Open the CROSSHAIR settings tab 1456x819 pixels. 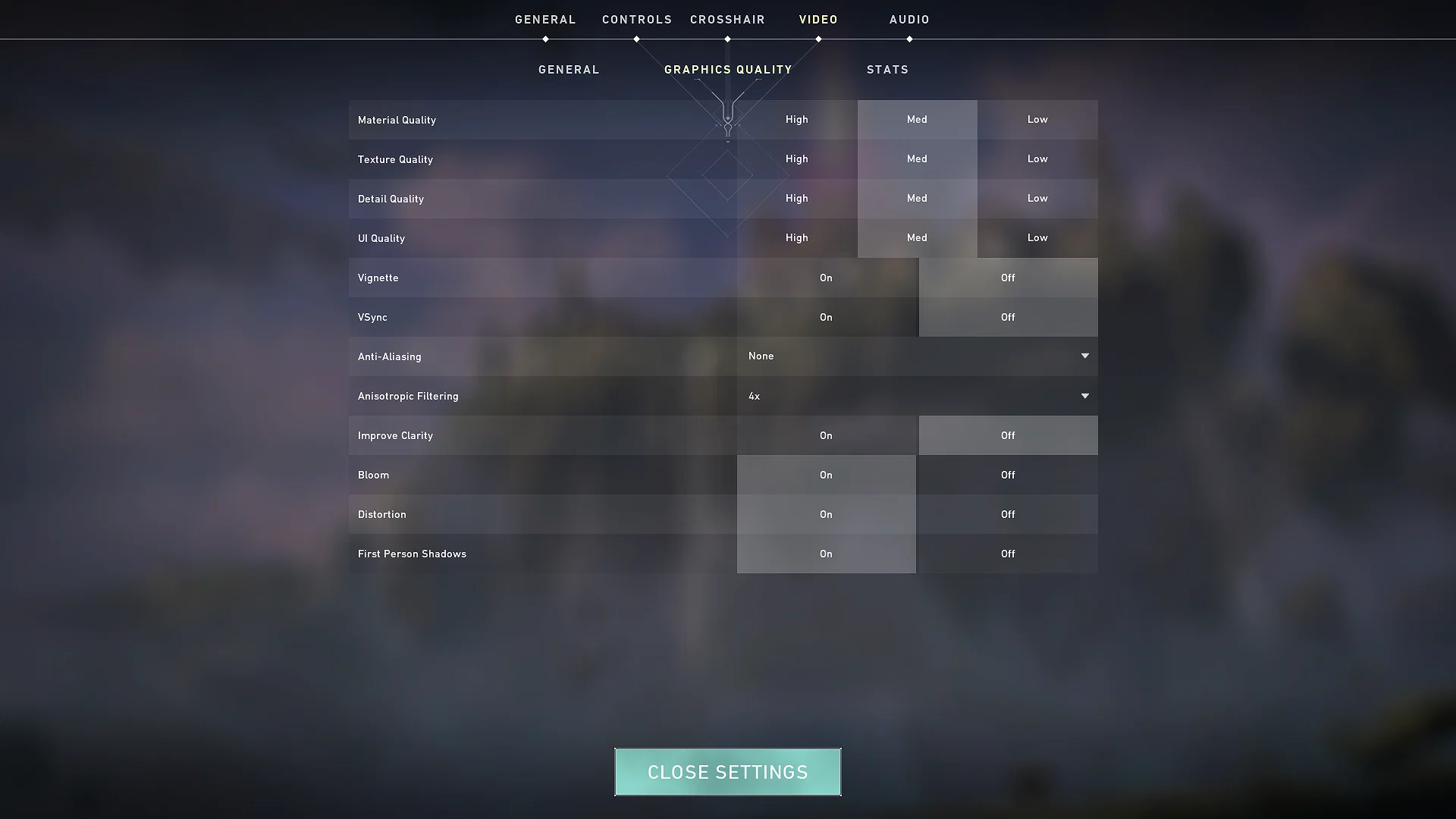(x=727, y=19)
